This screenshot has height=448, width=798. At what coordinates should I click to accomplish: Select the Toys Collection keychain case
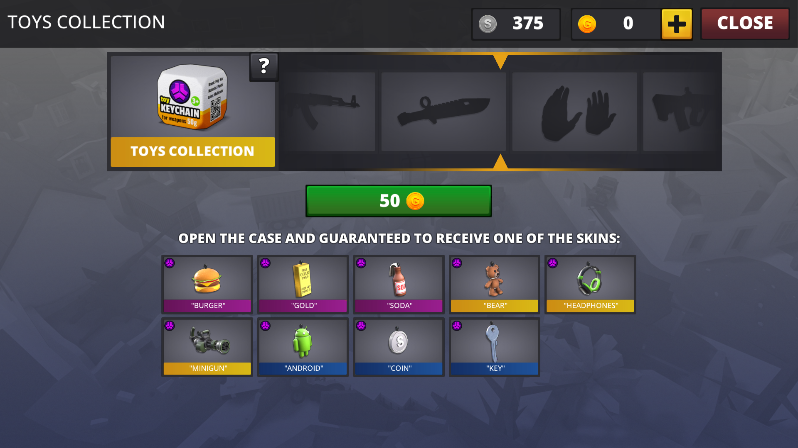(192, 111)
